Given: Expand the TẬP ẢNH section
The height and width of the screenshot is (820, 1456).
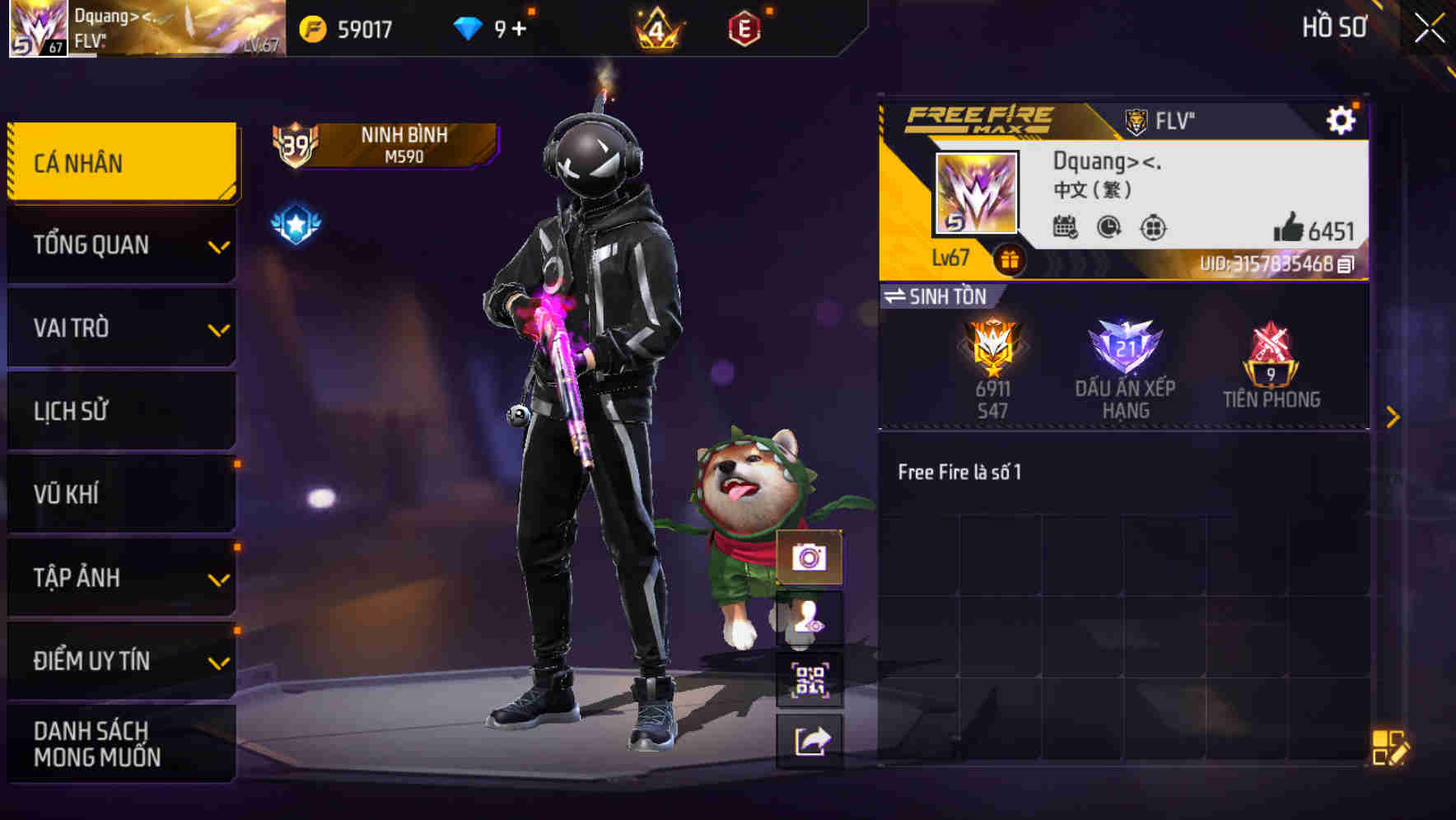Looking at the screenshot, I should 120,577.
